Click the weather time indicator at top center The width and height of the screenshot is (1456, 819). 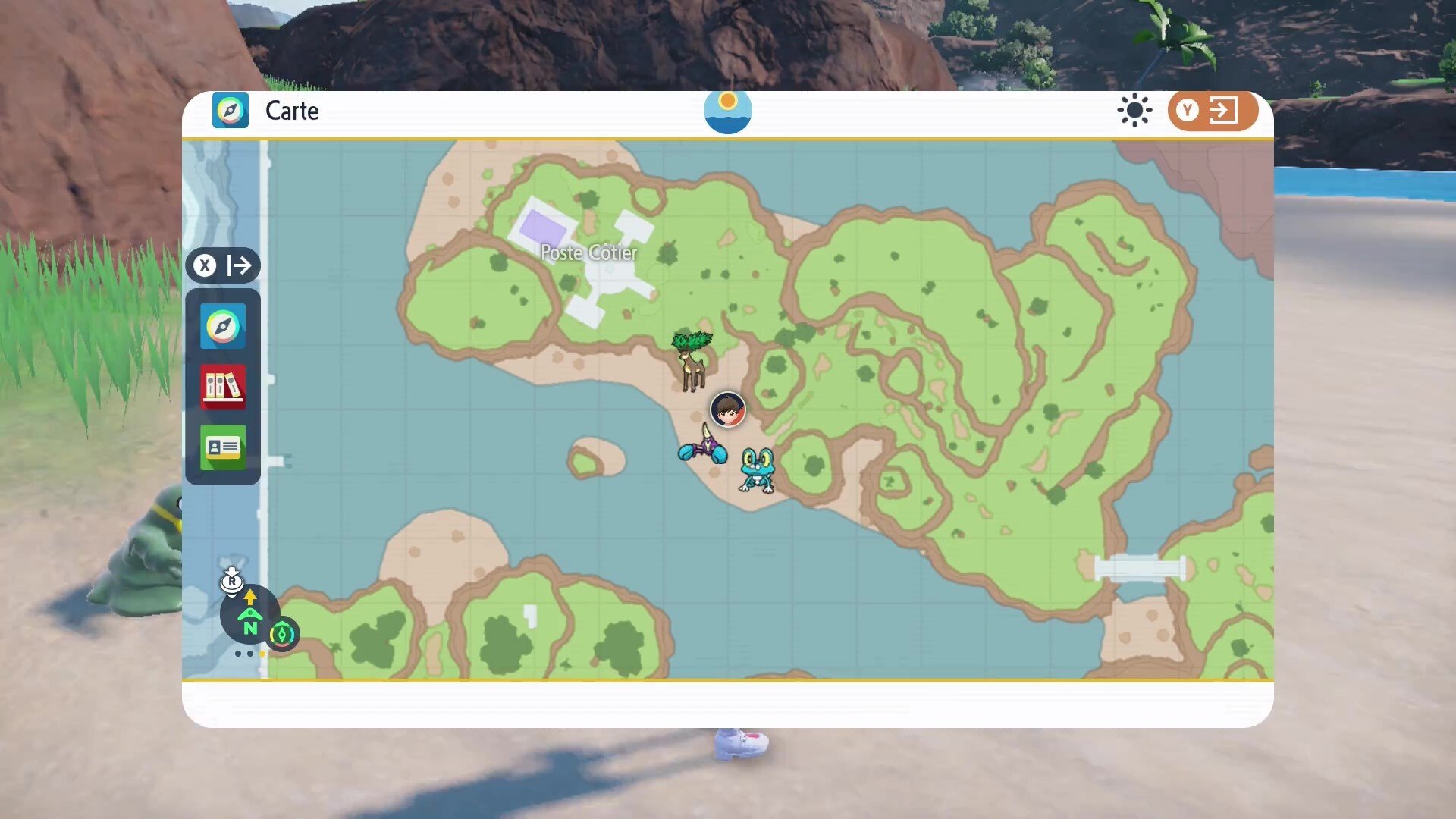tap(727, 111)
